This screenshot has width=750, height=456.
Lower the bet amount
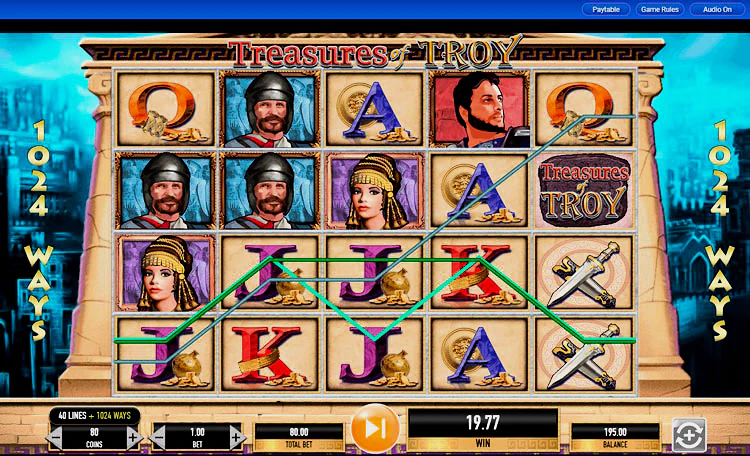[x=158, y=437]
